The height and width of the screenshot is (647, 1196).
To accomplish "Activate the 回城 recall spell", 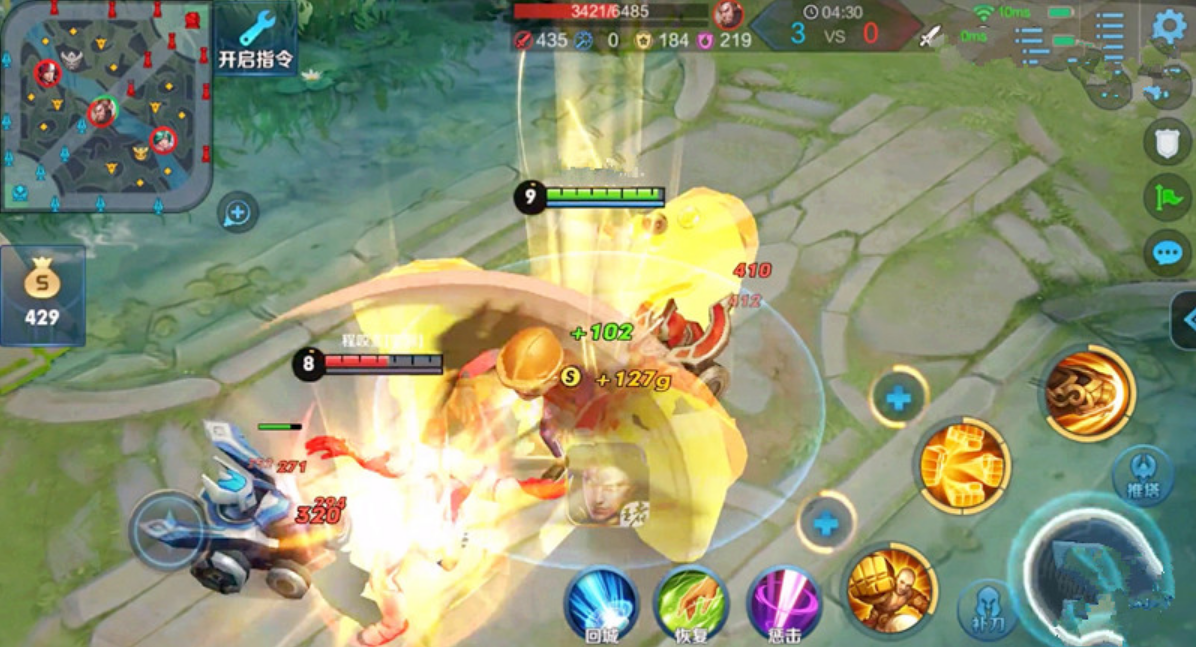I will [x=601, y=604].
